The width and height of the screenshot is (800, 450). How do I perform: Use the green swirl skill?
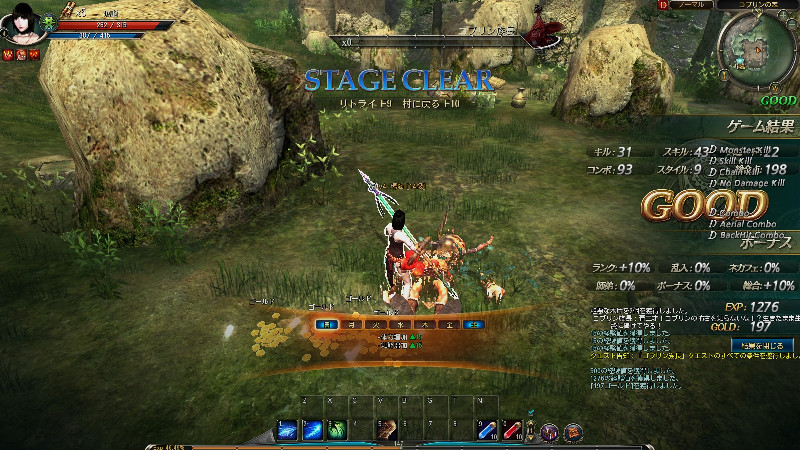[337, 430]
